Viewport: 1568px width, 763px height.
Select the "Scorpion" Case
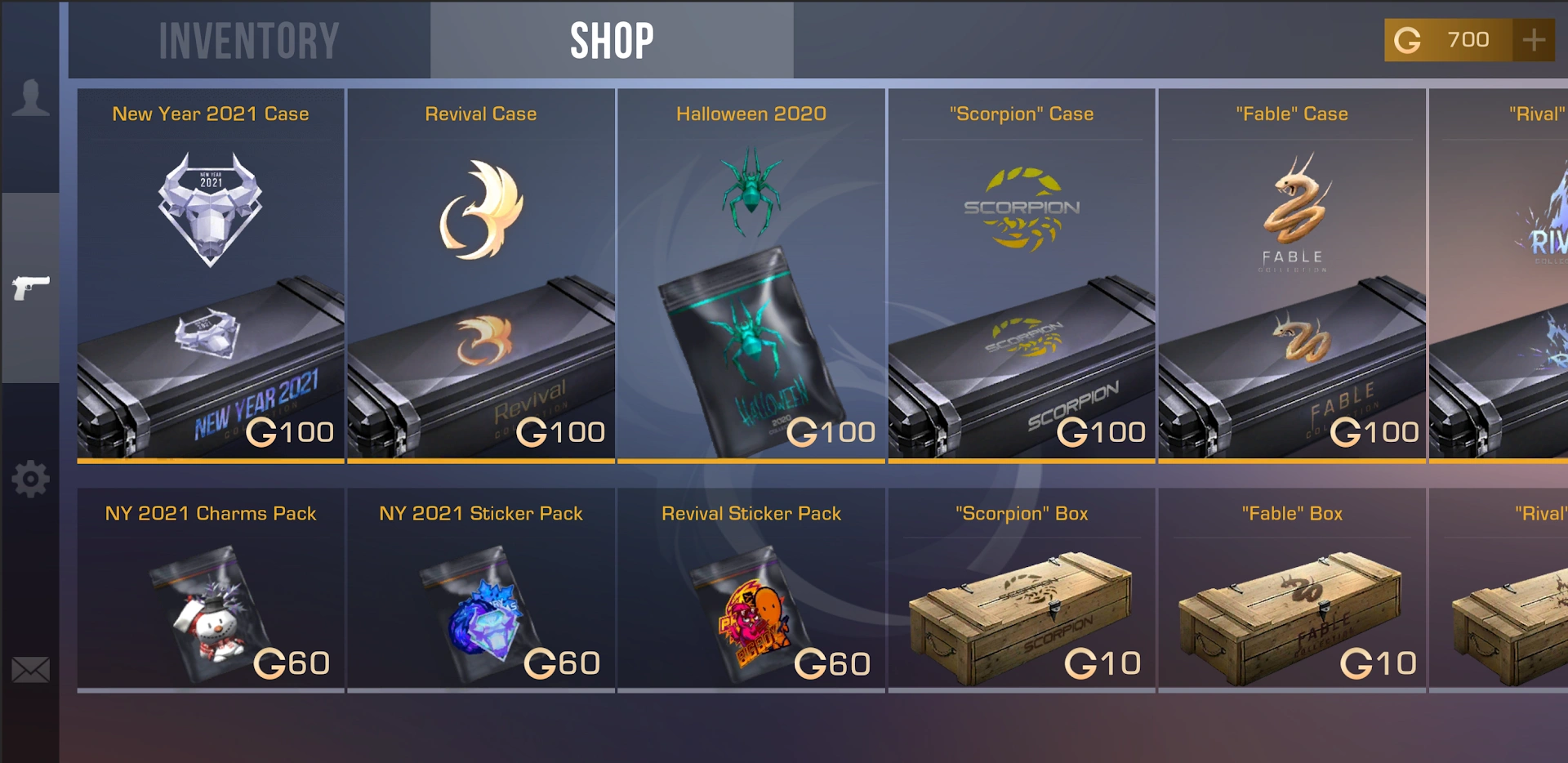click(1021, 278)
